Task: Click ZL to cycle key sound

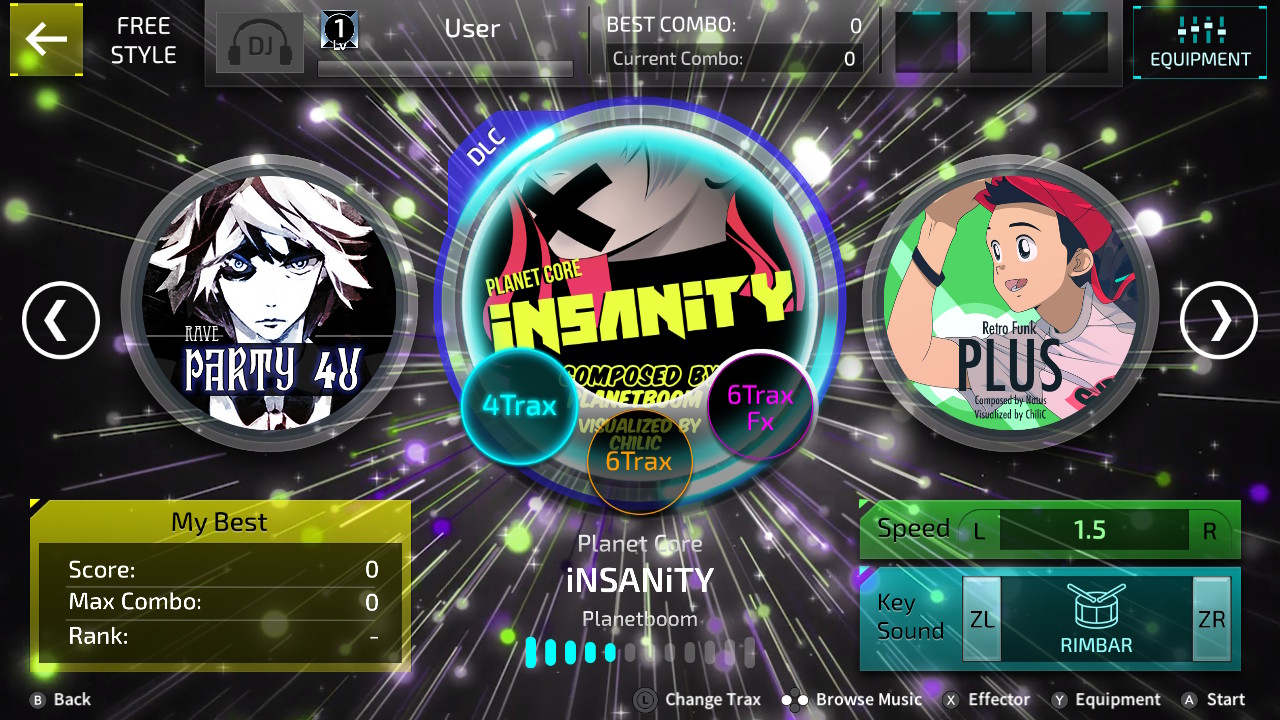Action: tap(981, 618)
